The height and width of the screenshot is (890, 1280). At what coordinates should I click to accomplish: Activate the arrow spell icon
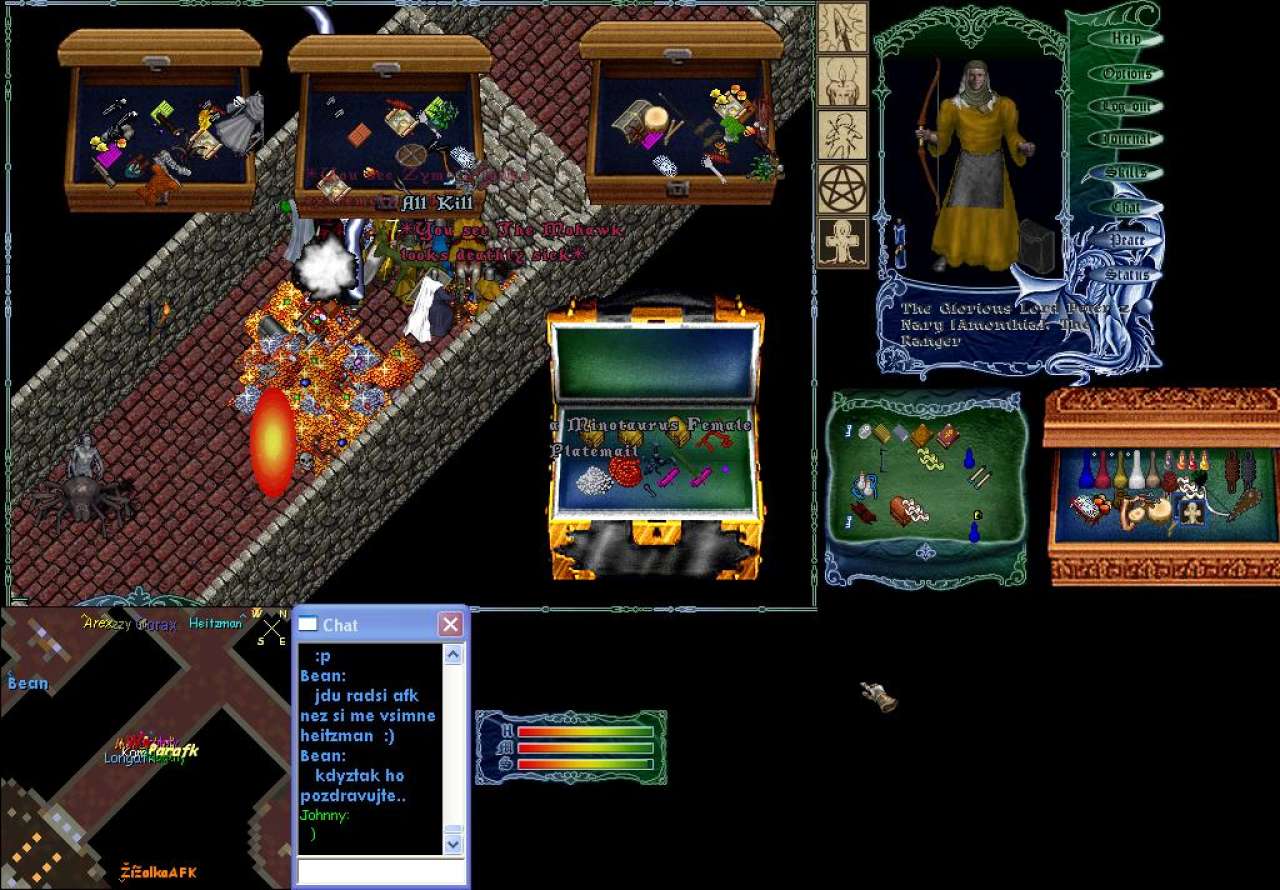[x=842, y=27]
